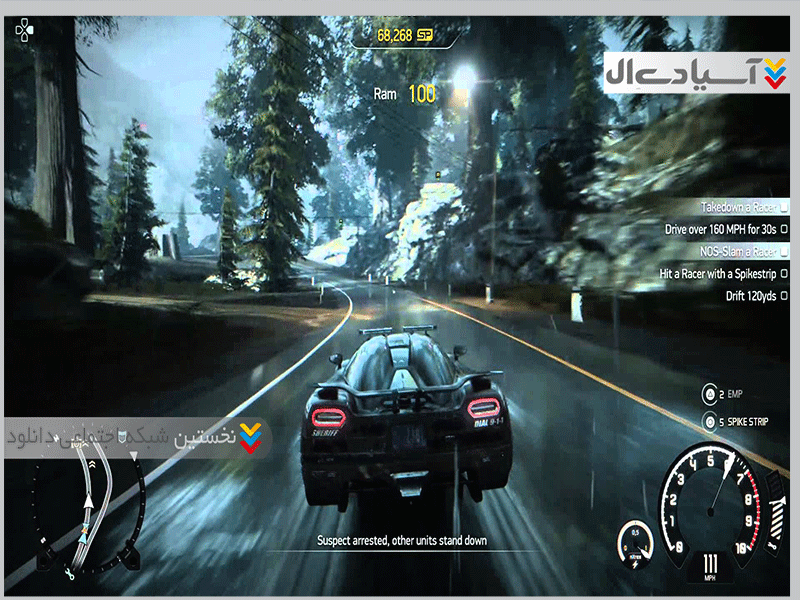This screenshot has width=800, height=600.
Task: Select the Takedown a Racer objective
Action: tap(738, 207)
